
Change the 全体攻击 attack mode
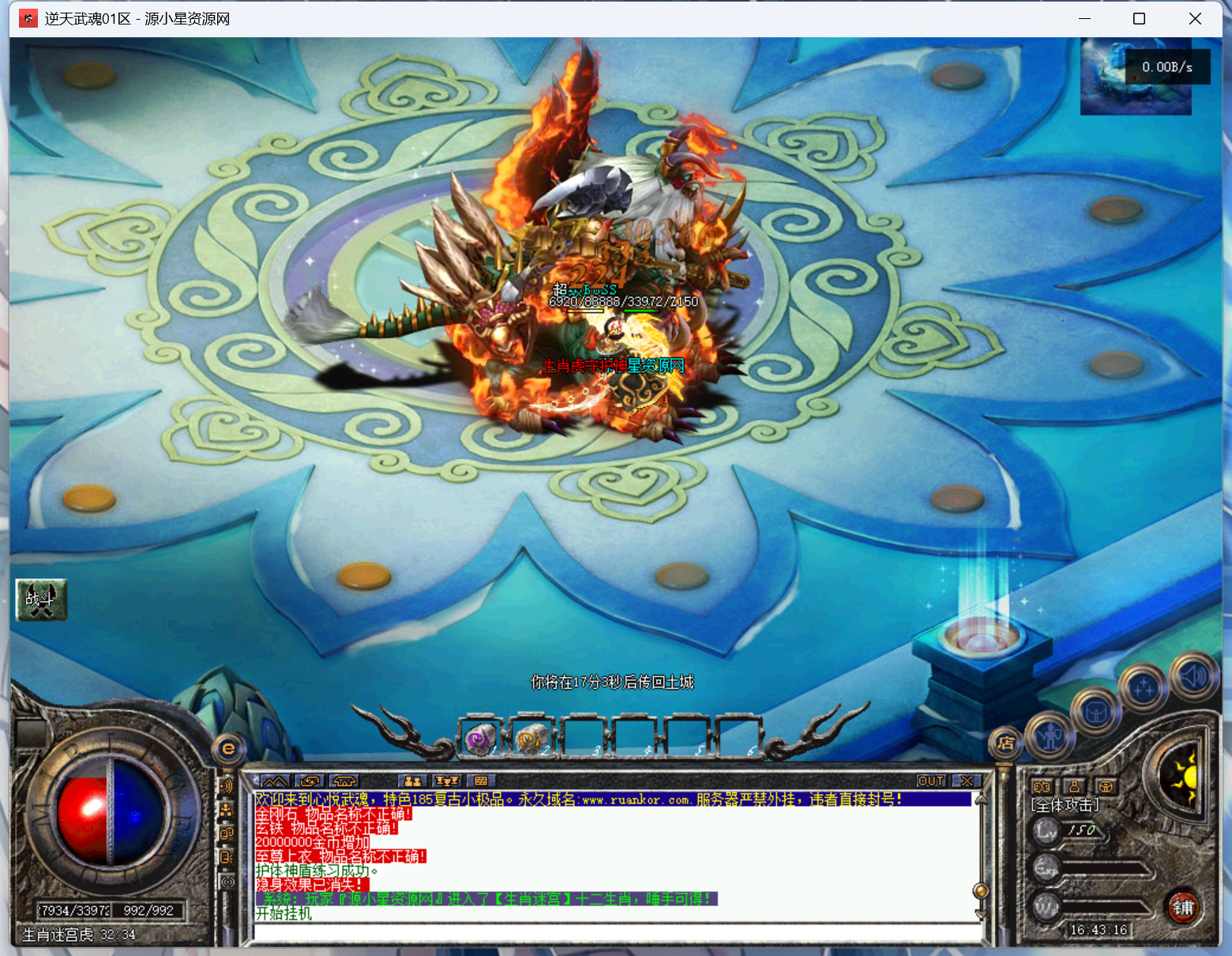coord(1065,805)
